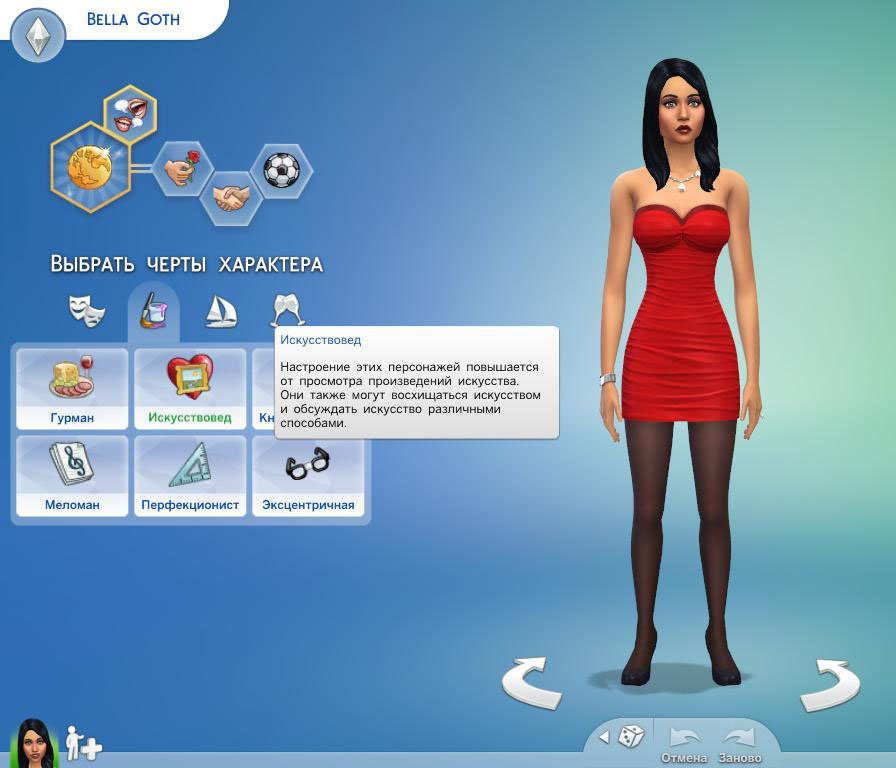Open the champagne glasses social trait tab
896x768 pixels.
coord(287,311)
